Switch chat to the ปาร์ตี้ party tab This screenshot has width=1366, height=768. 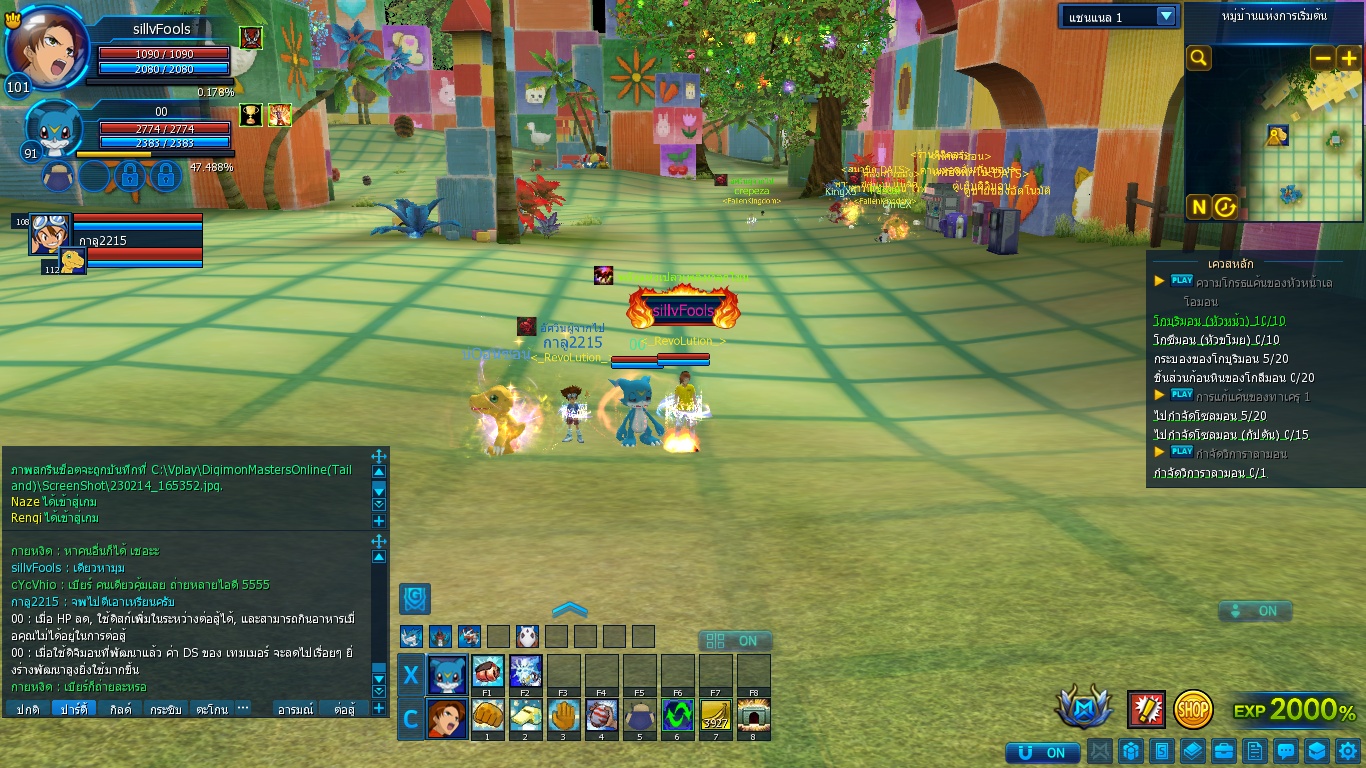pos(73,709)
